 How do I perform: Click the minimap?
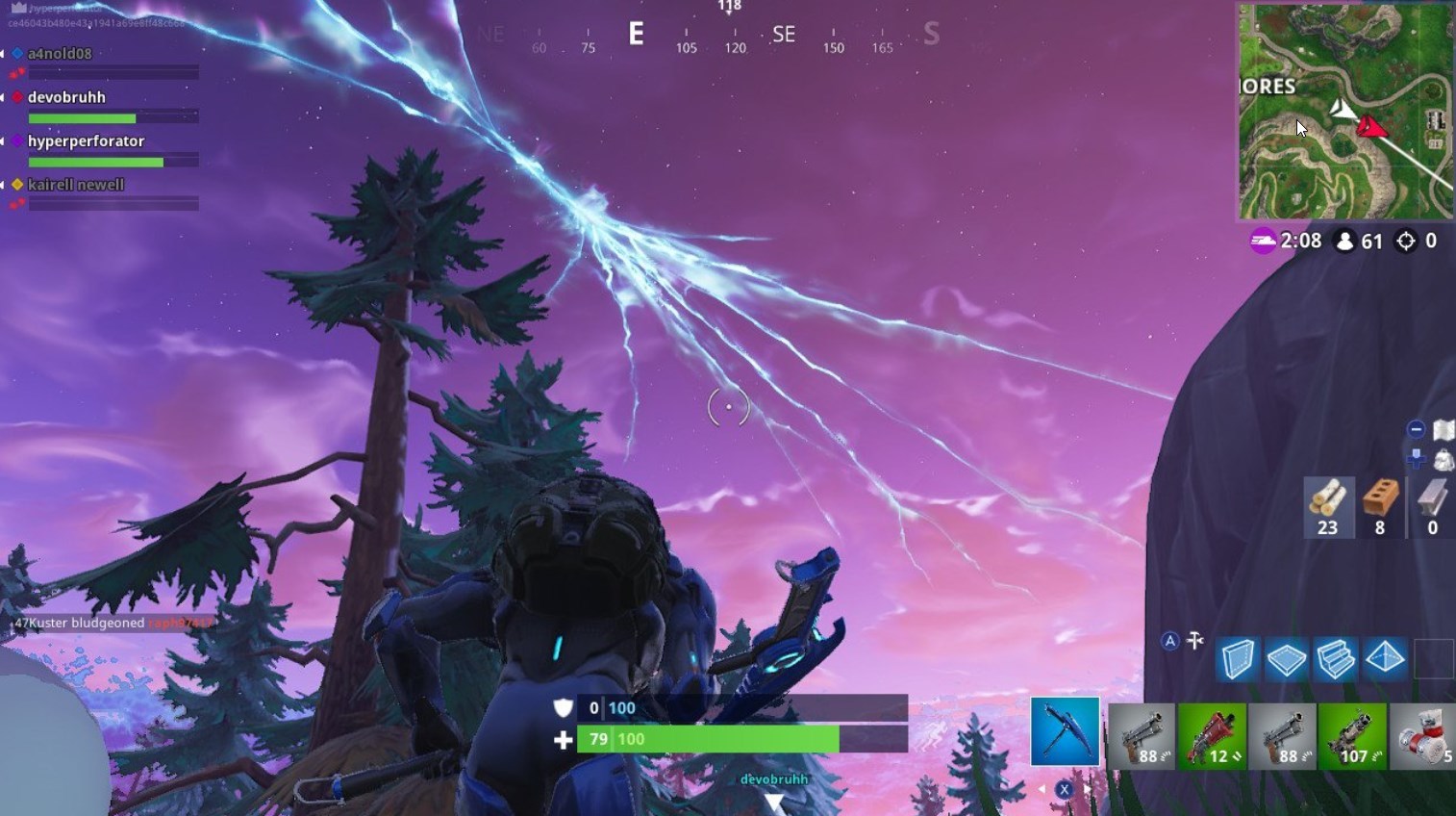(x=1344, y=112)
